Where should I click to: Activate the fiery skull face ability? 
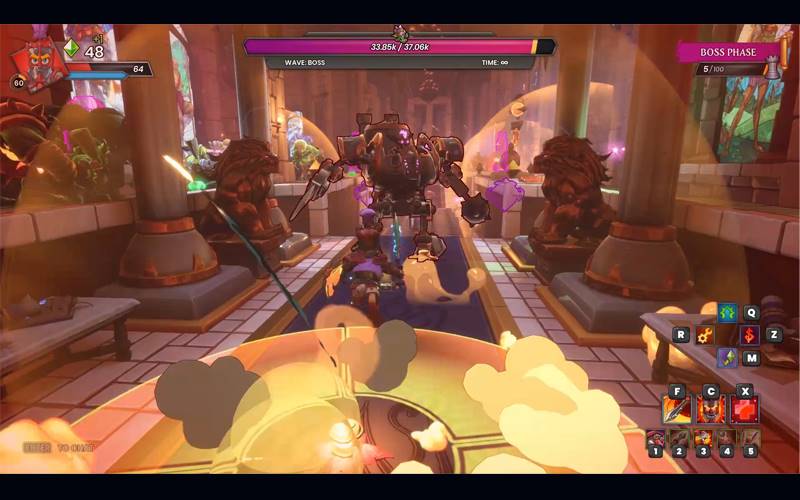click(x=710, y=409)
